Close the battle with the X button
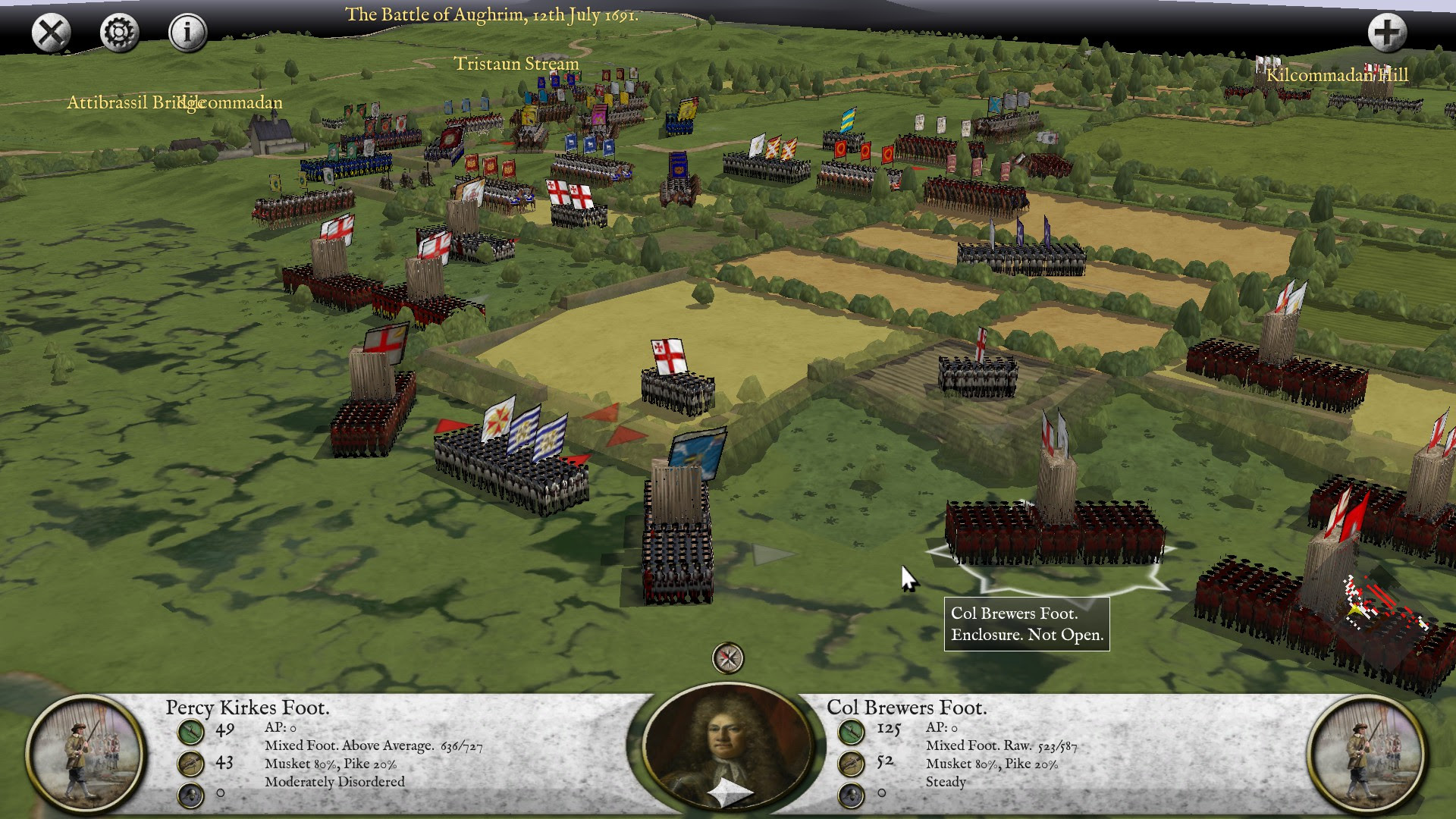 coord(51,33)
